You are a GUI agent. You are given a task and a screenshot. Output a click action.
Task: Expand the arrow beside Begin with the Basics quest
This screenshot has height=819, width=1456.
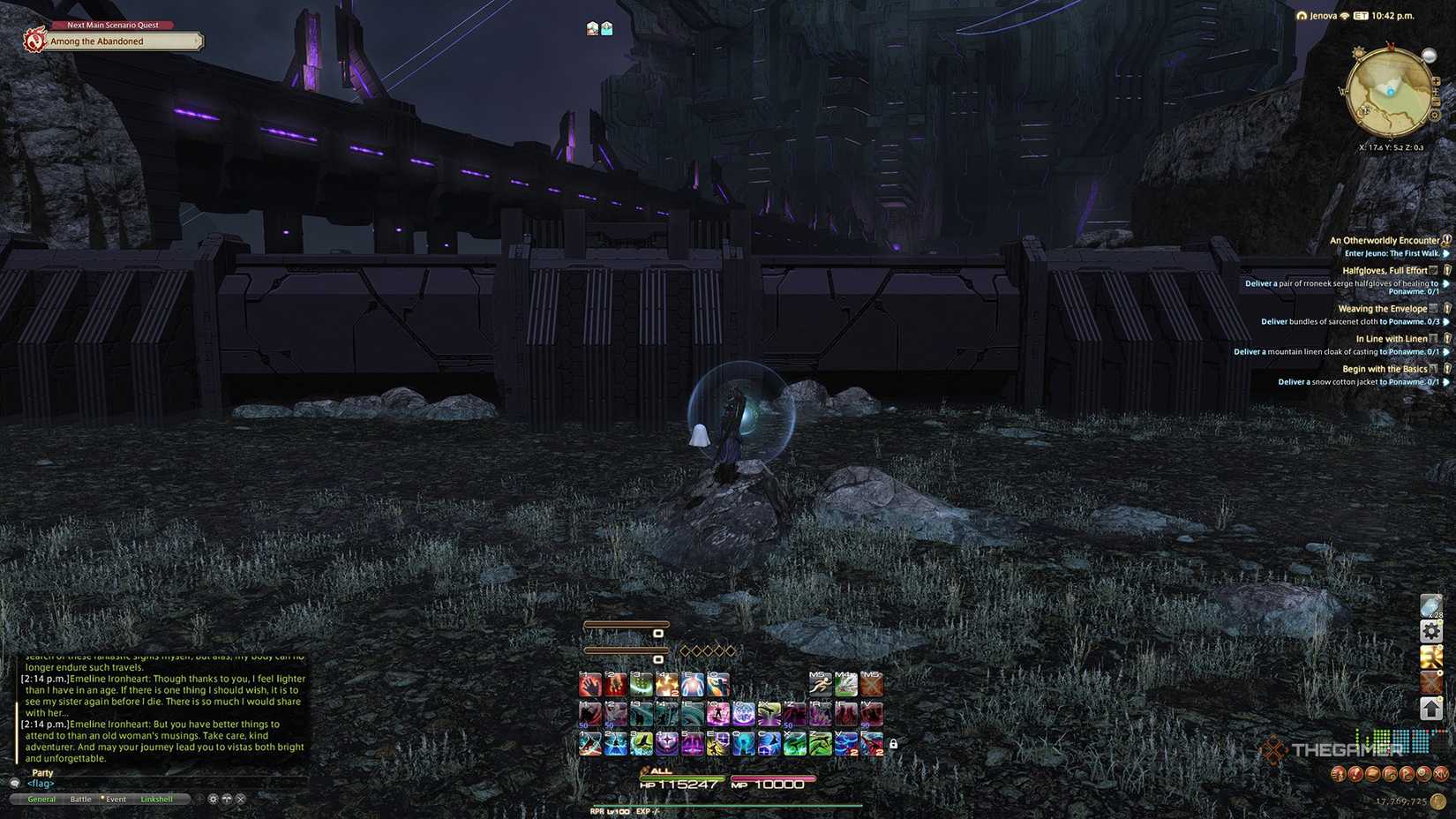point(1447,382)
